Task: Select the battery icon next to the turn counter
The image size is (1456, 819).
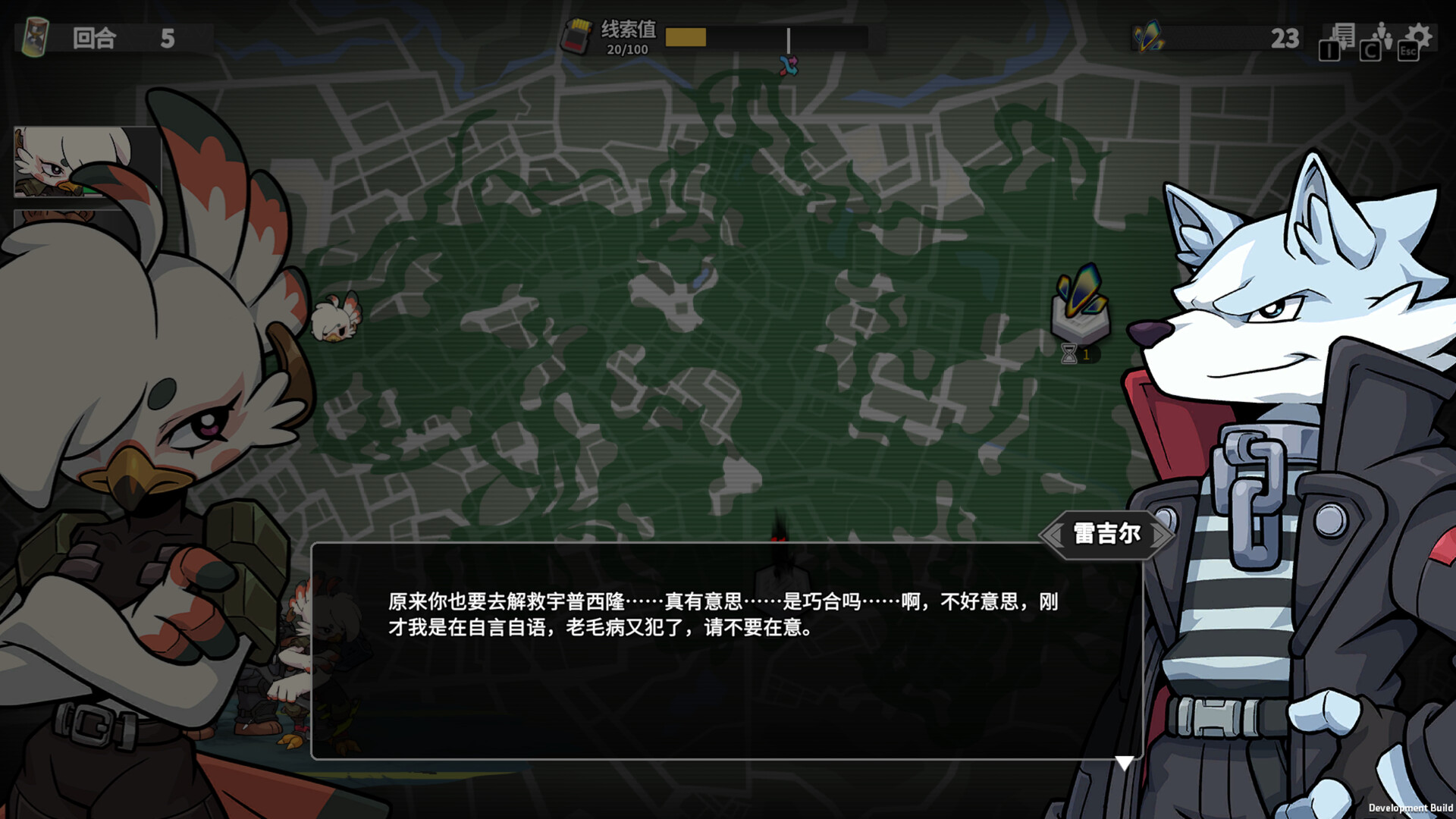Action: pyautogui.click(x=34, y=36)
